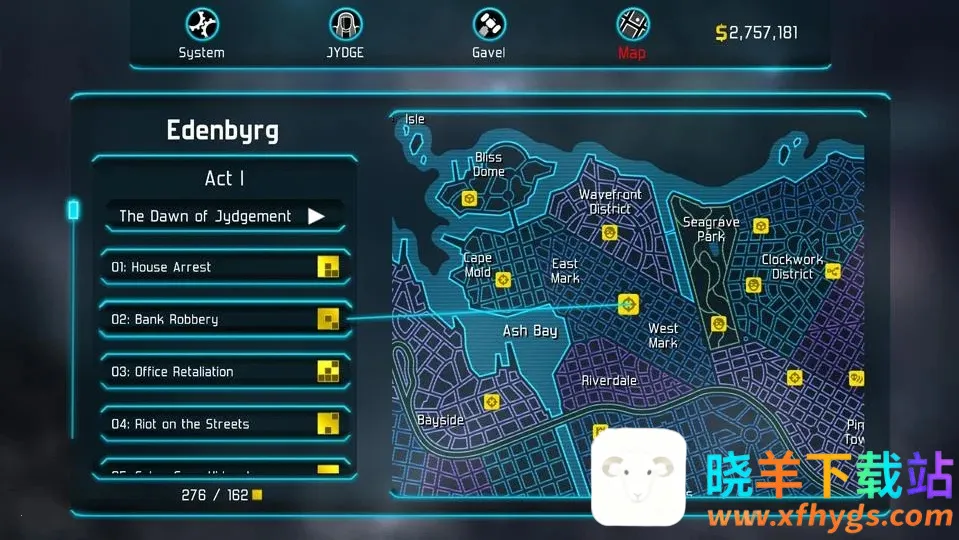
Task: Click the Bayside map marker
Action: 491,402
